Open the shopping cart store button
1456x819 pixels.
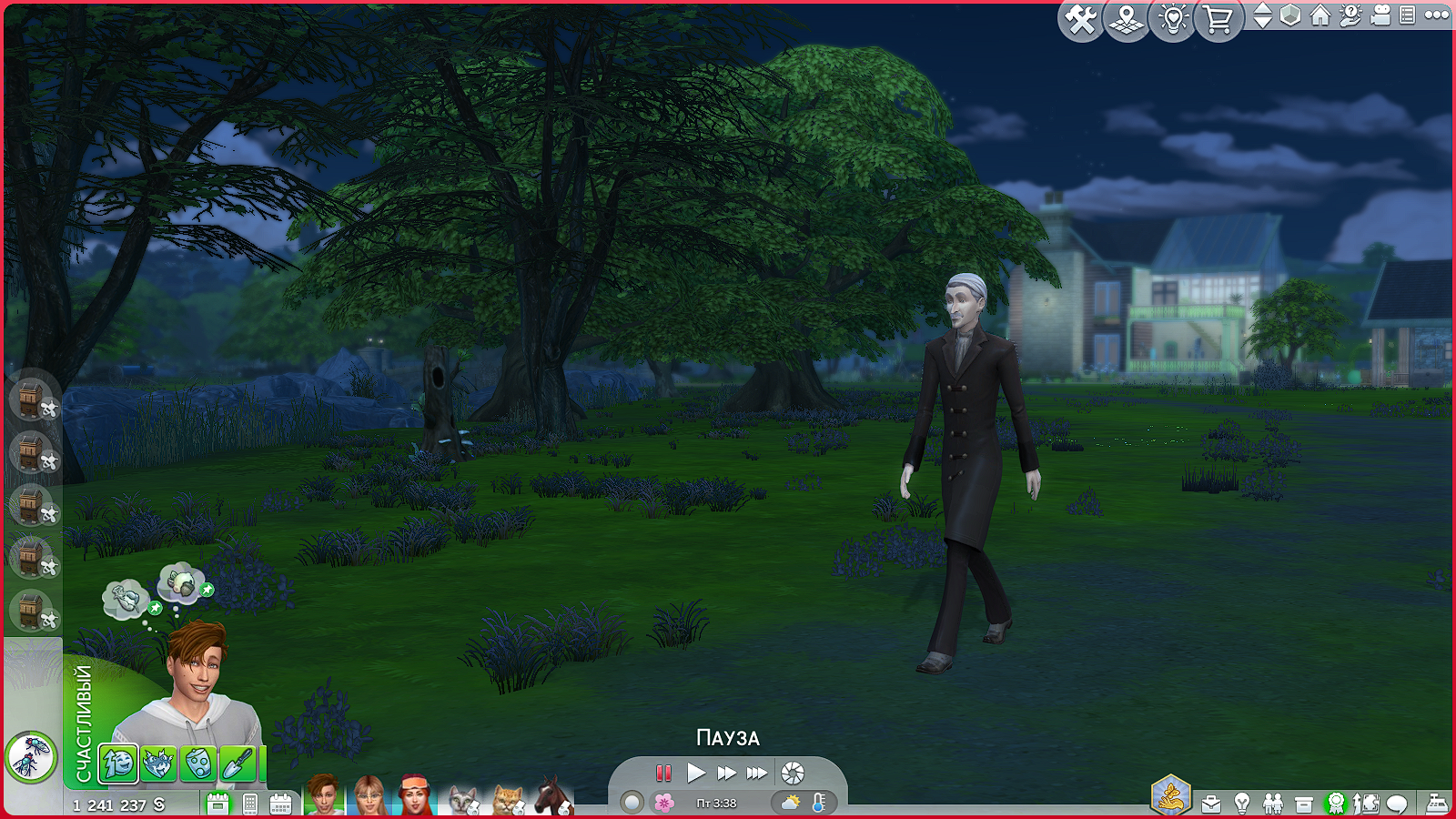coord(1218,19)
